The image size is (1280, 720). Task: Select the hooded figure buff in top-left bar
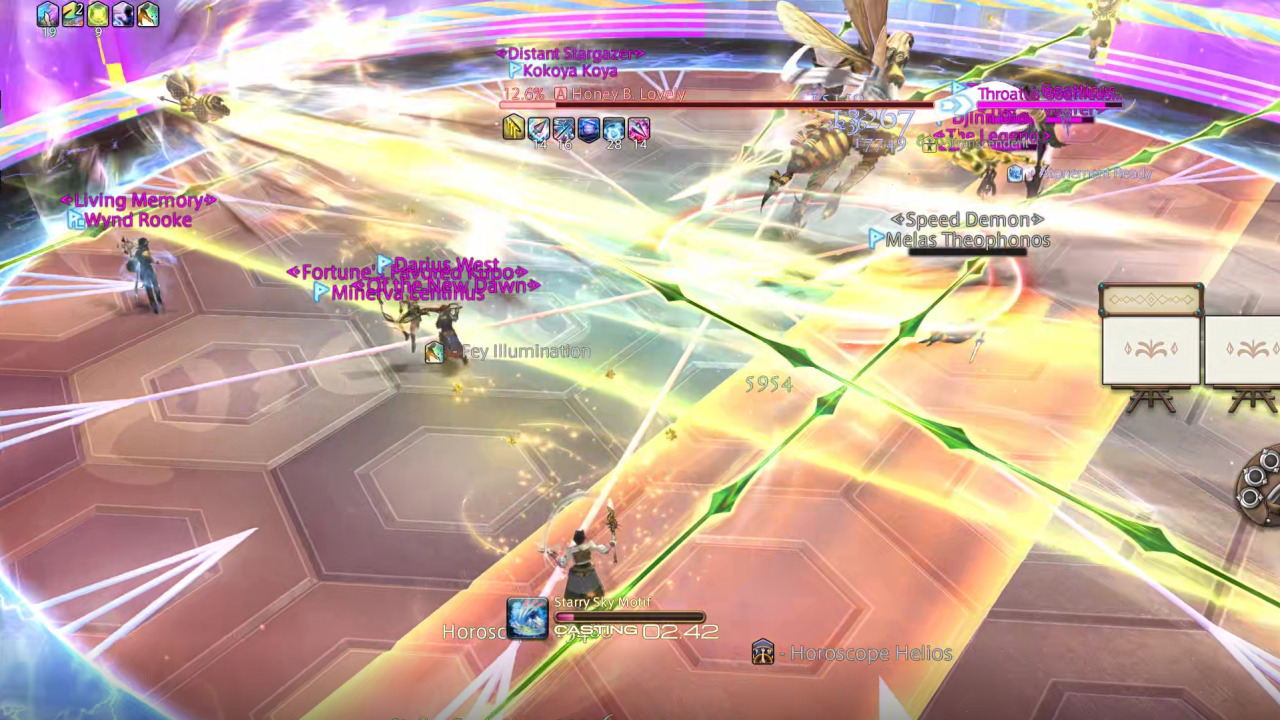(123, 15)
